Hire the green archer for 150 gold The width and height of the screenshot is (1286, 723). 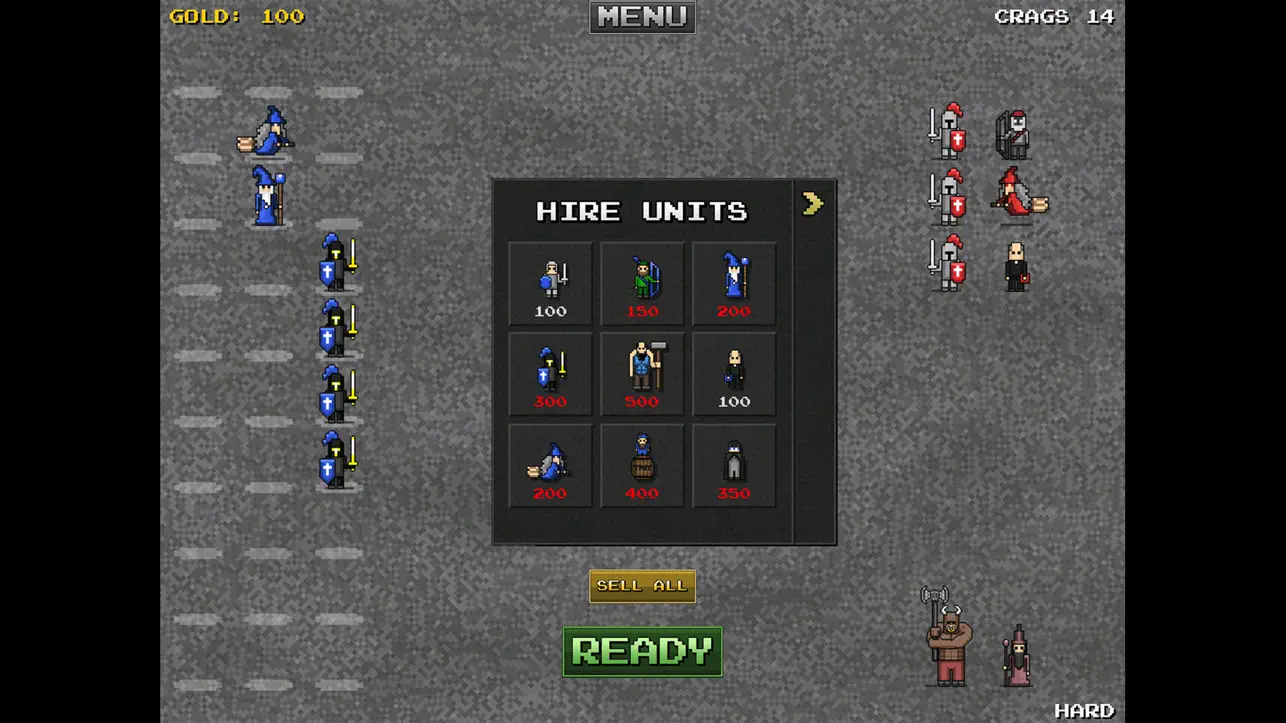(641, 283)
